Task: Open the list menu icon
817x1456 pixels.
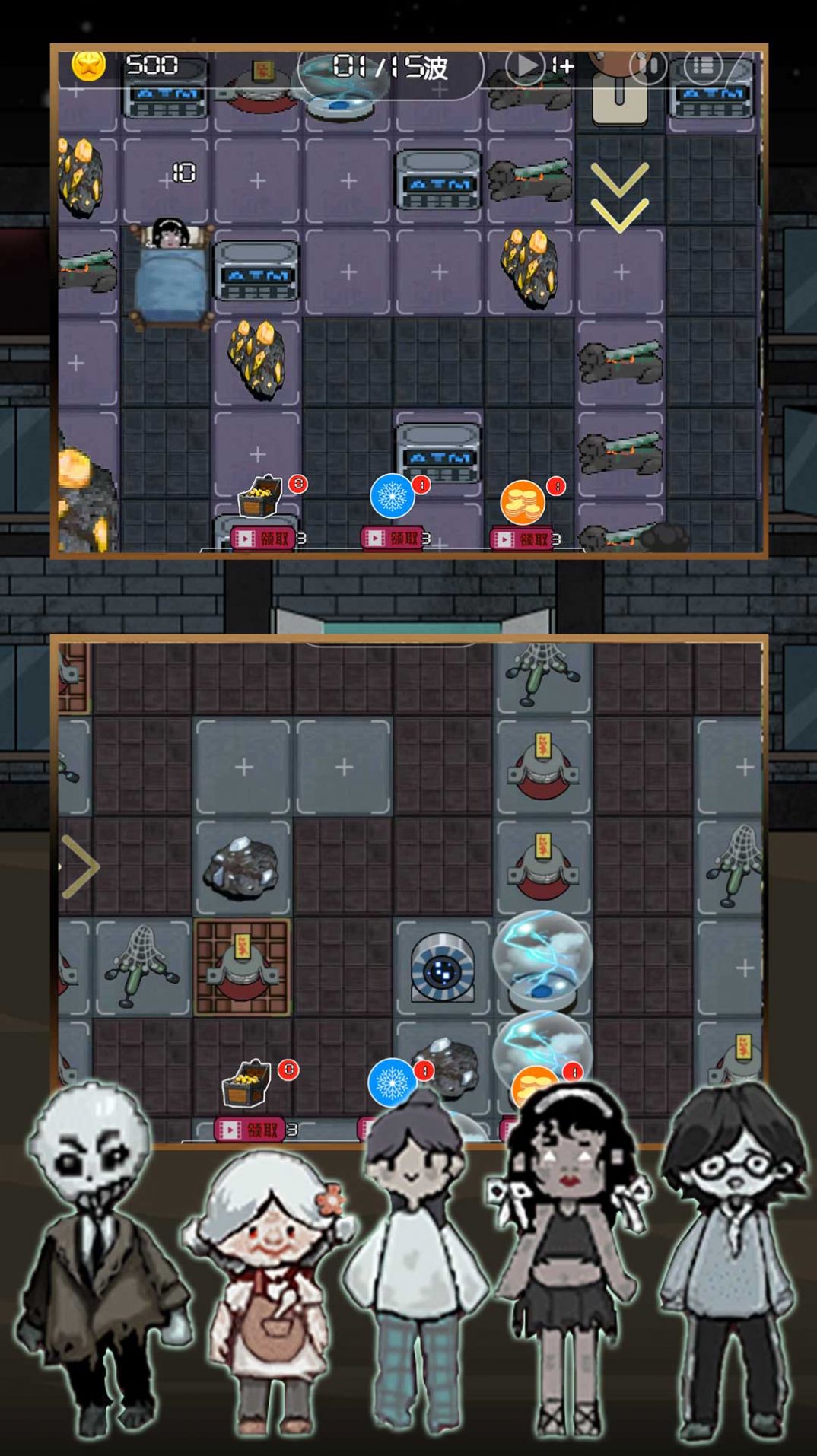Action: click(x=703, y=66)
